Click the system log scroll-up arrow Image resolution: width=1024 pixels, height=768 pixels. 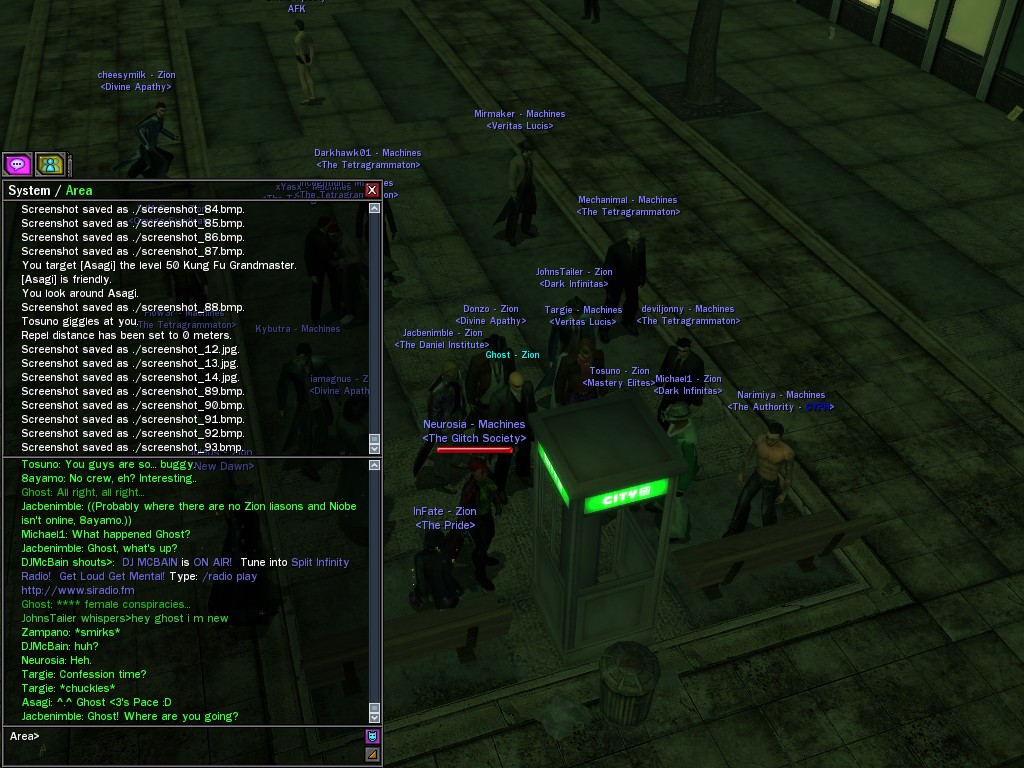tap(375, 209)
